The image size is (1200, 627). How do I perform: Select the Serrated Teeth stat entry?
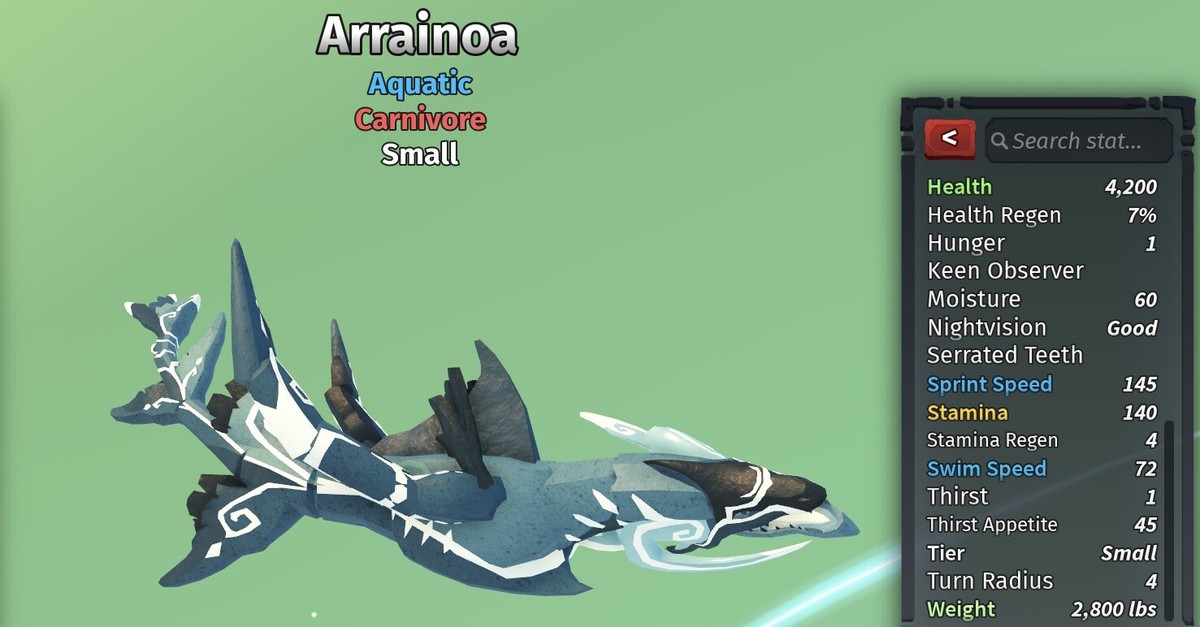coord(1004,355)
